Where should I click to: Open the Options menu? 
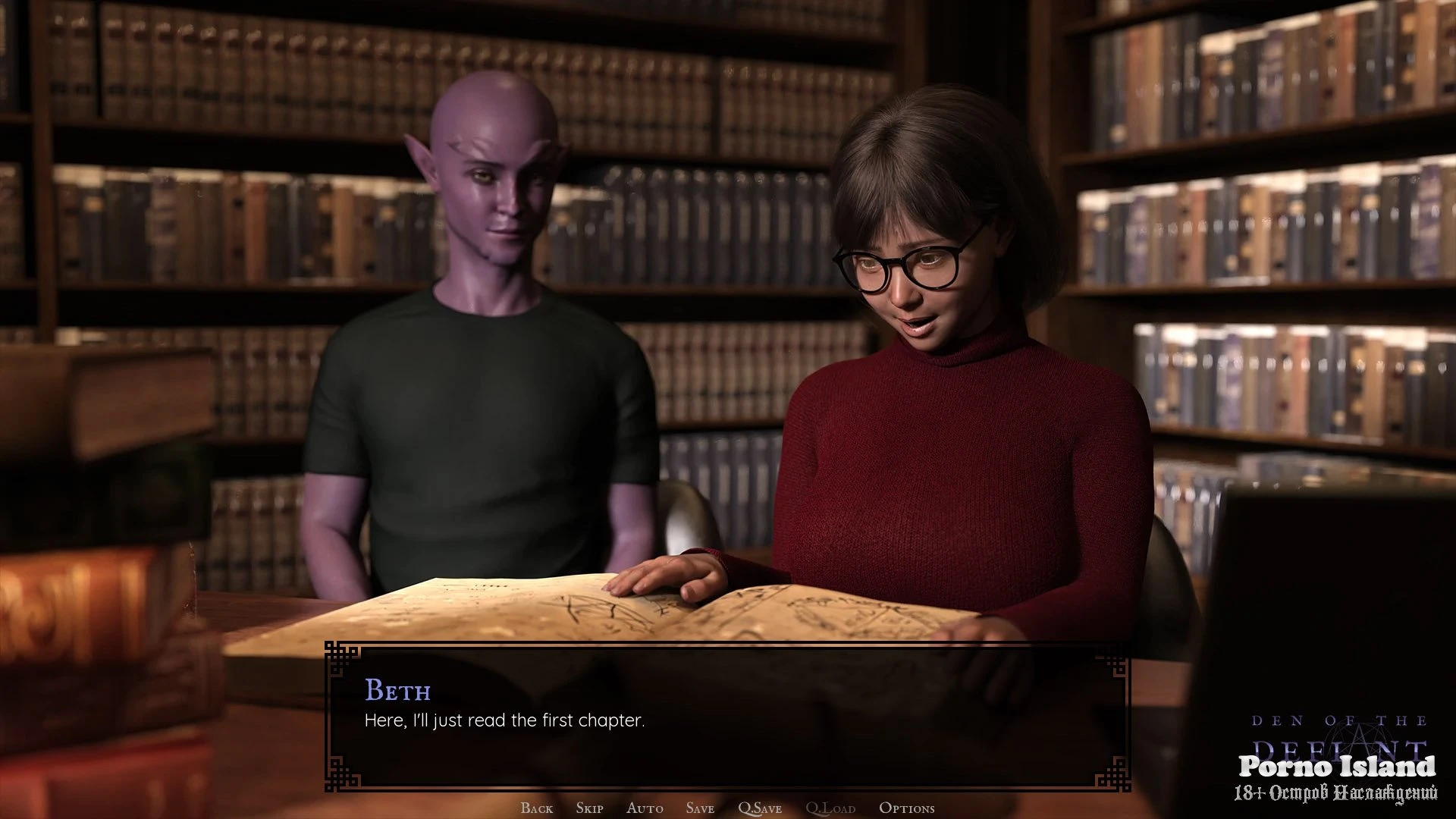pyautogui.click(x=906, y=808)
